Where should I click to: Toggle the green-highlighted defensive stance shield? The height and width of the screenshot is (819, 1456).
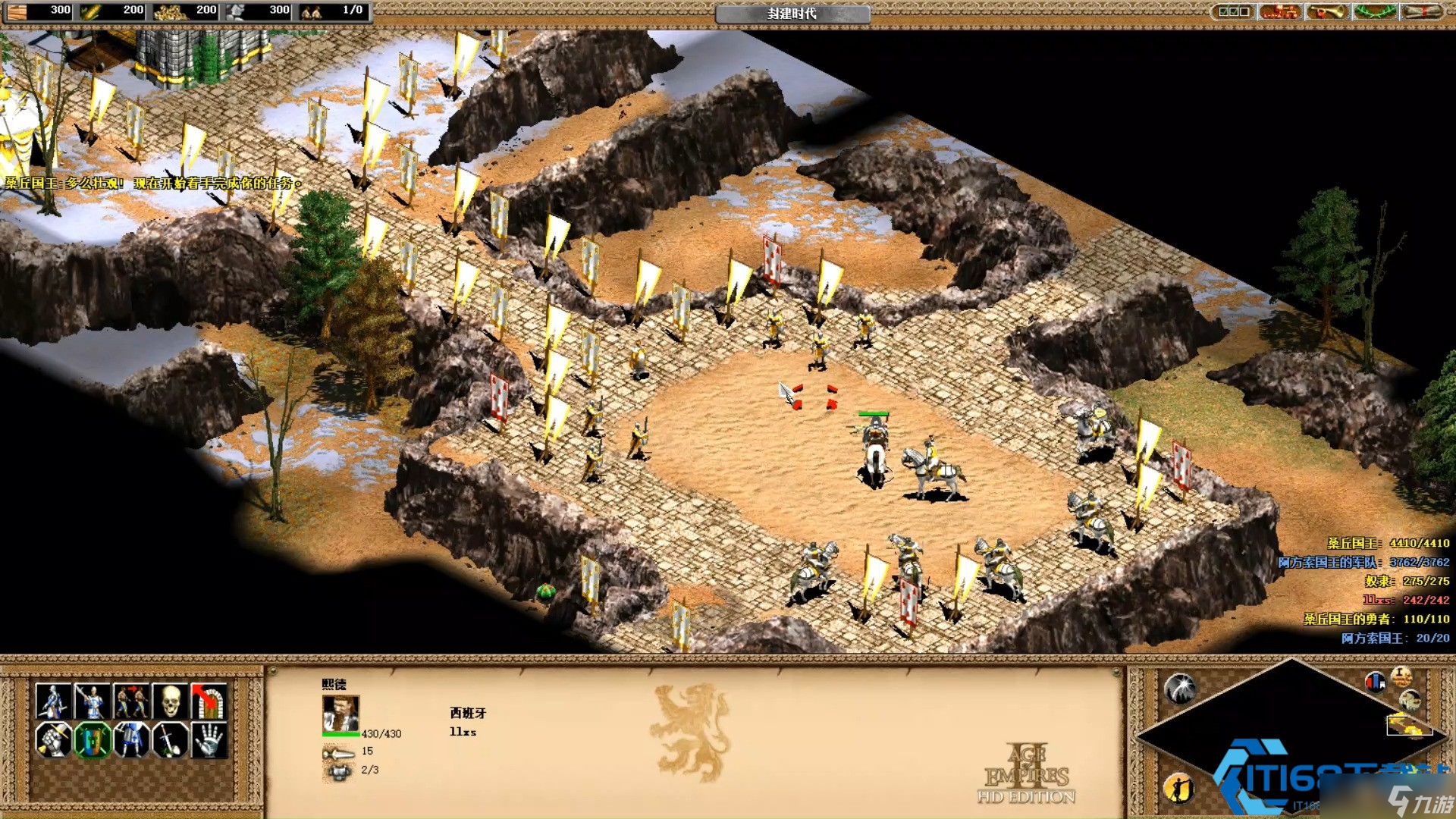click(x=93, y=740)
